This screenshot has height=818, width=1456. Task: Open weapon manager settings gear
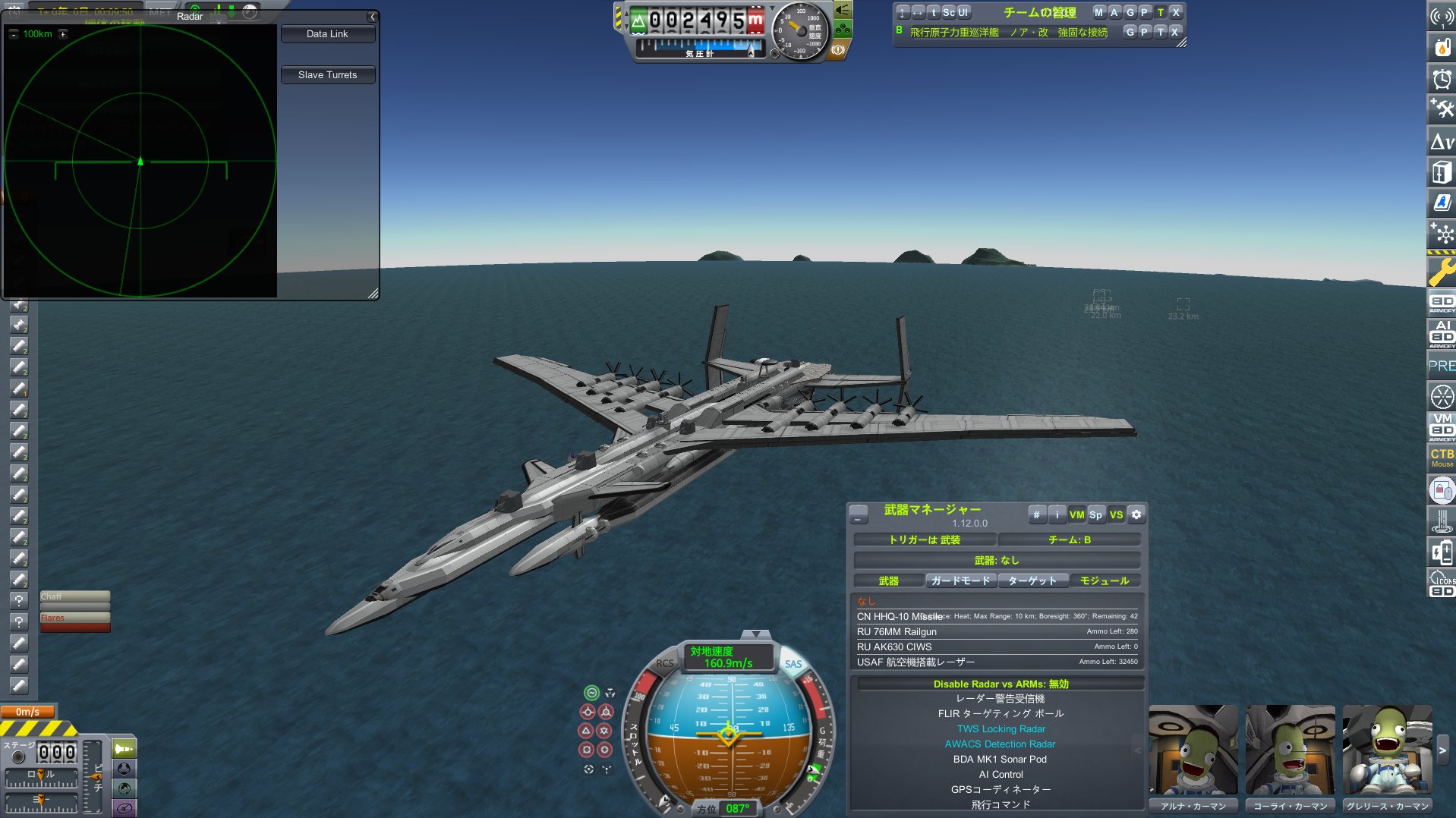point(1136,514)
